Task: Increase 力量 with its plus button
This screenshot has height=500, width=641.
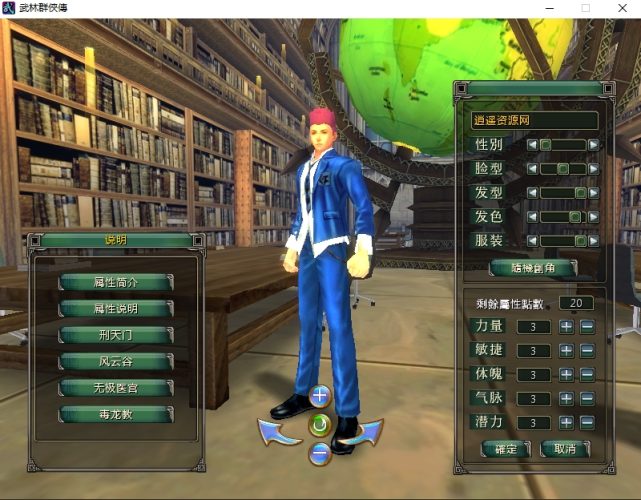Action: [x=566, y=326]
